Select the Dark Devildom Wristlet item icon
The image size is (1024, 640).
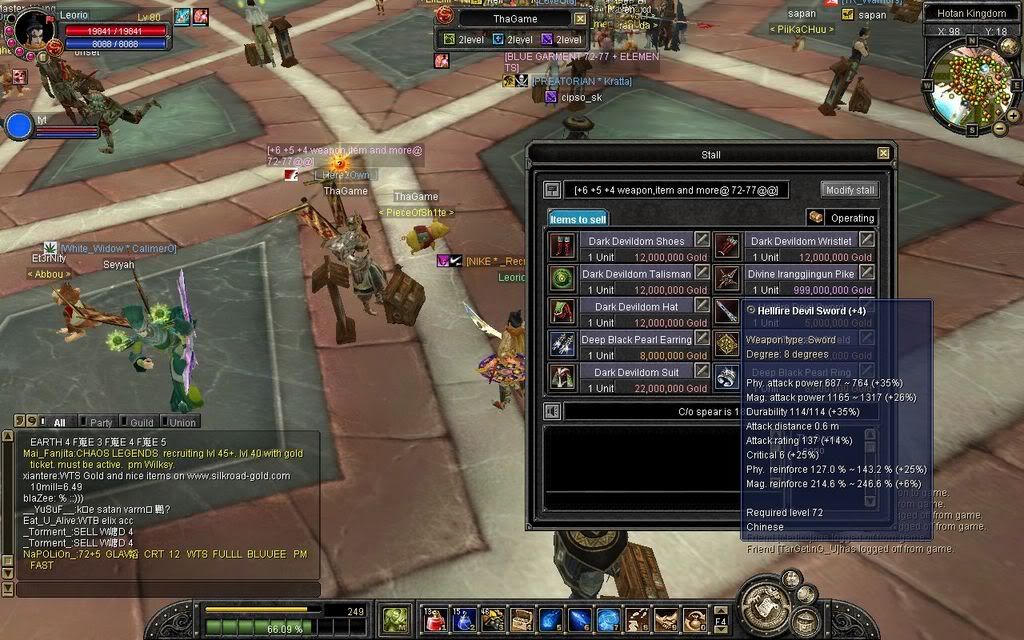[x=727, y=246]
